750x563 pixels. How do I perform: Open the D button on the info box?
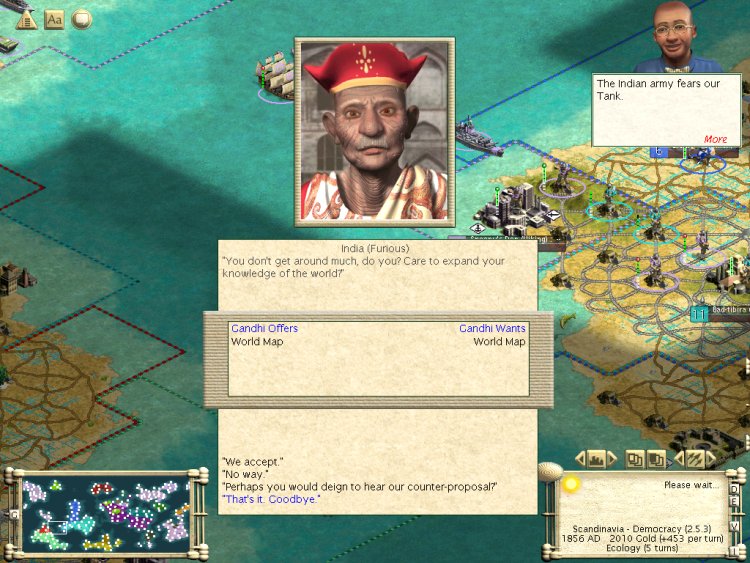click(x=734, y=488)
